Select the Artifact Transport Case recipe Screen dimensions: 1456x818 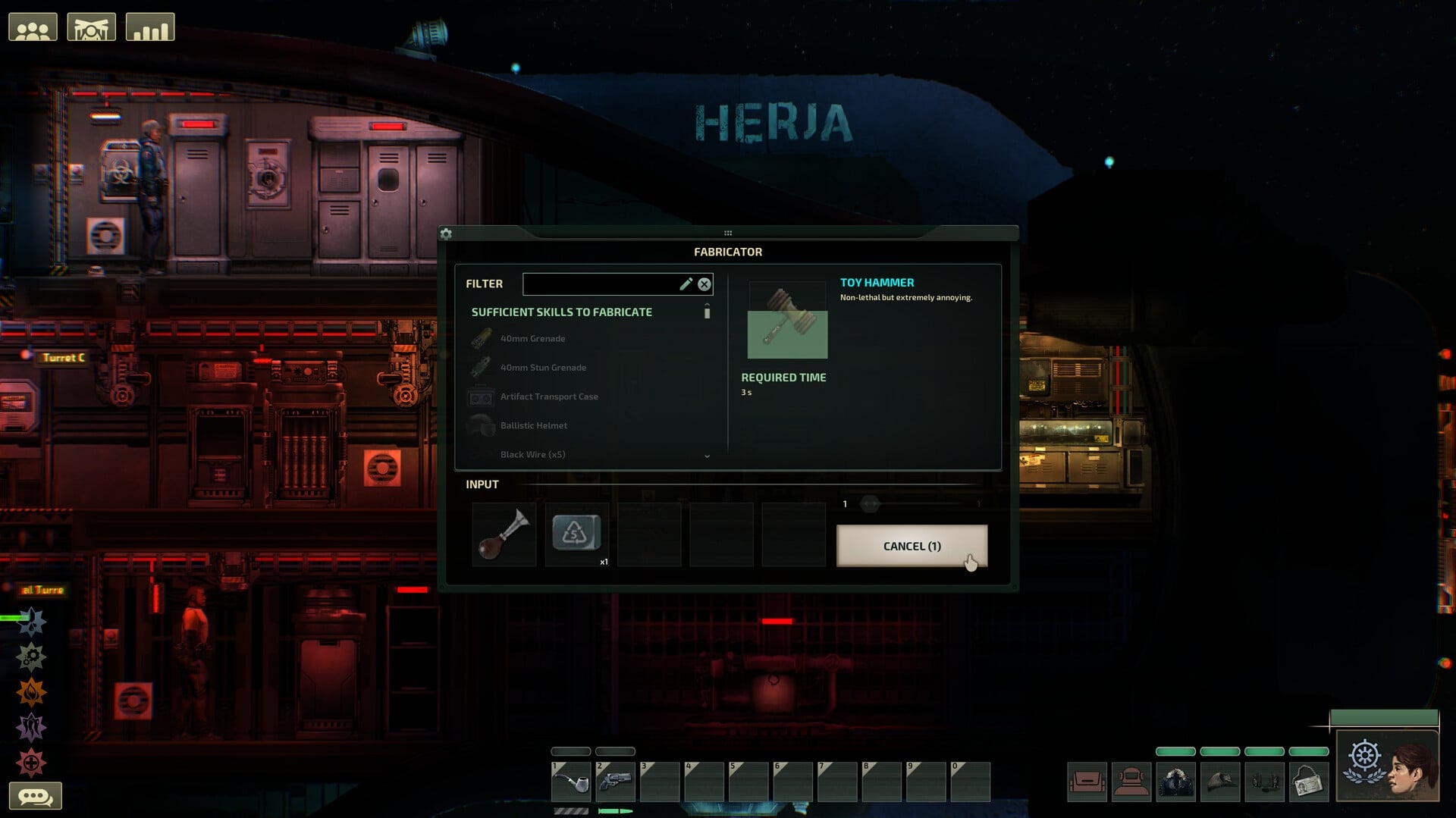[548, 396]
